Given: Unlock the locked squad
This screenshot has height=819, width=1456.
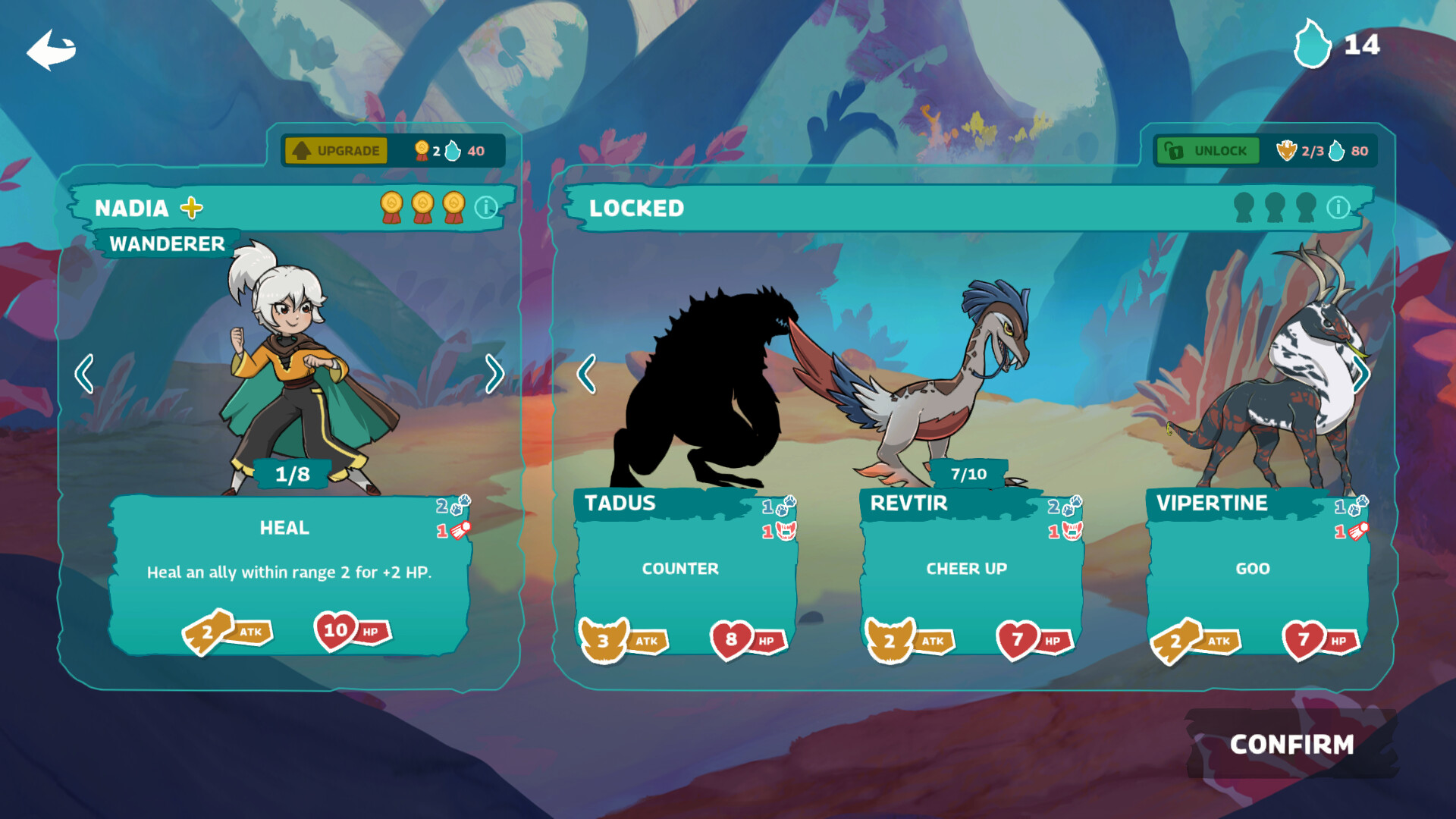Looking at the screenshot, I should [1207, 151].
